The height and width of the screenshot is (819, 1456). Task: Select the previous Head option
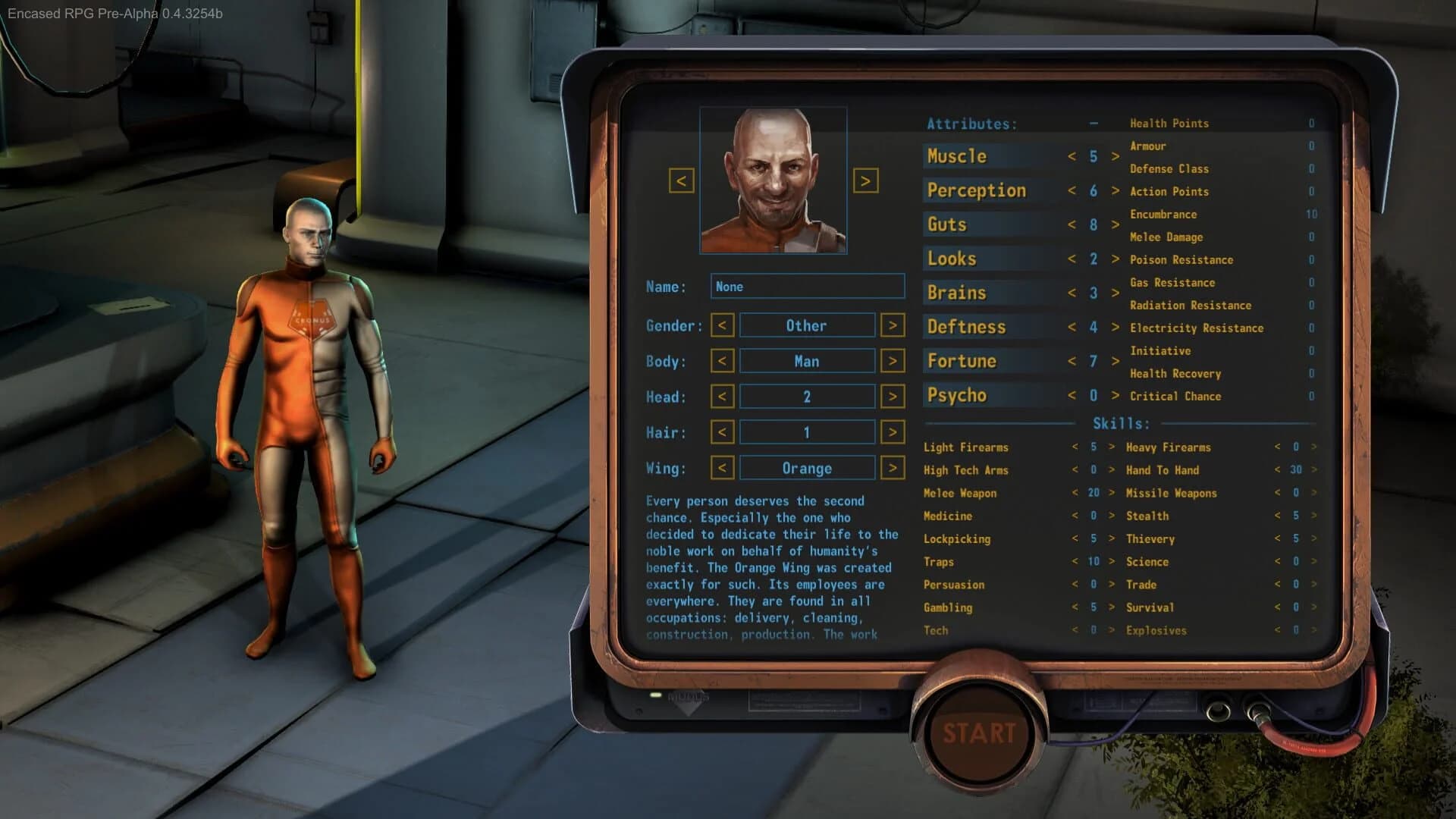click(x=721, y=396)
